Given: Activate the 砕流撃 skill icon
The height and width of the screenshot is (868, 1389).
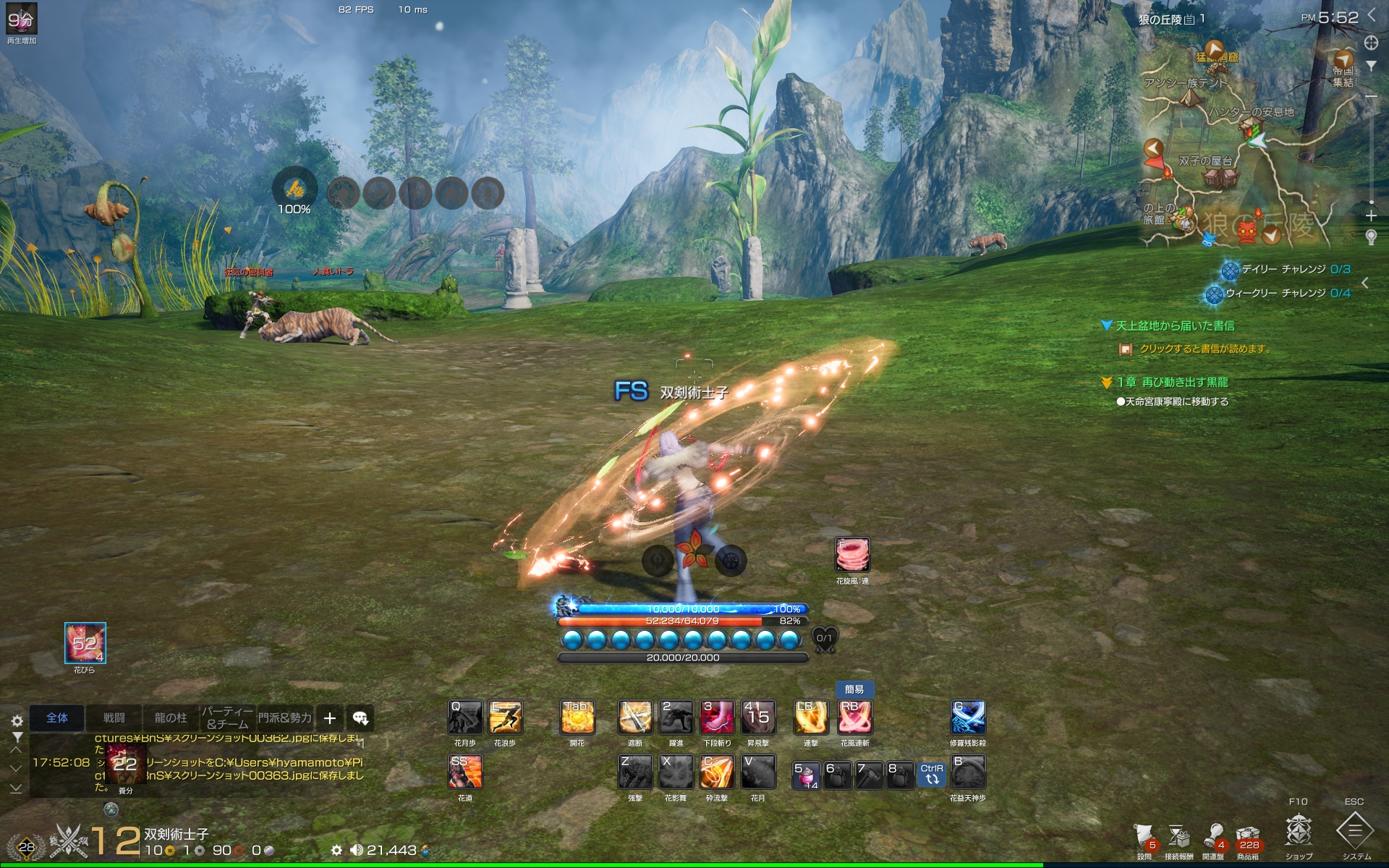Looking at the screenshot, I should coord(716,773).
